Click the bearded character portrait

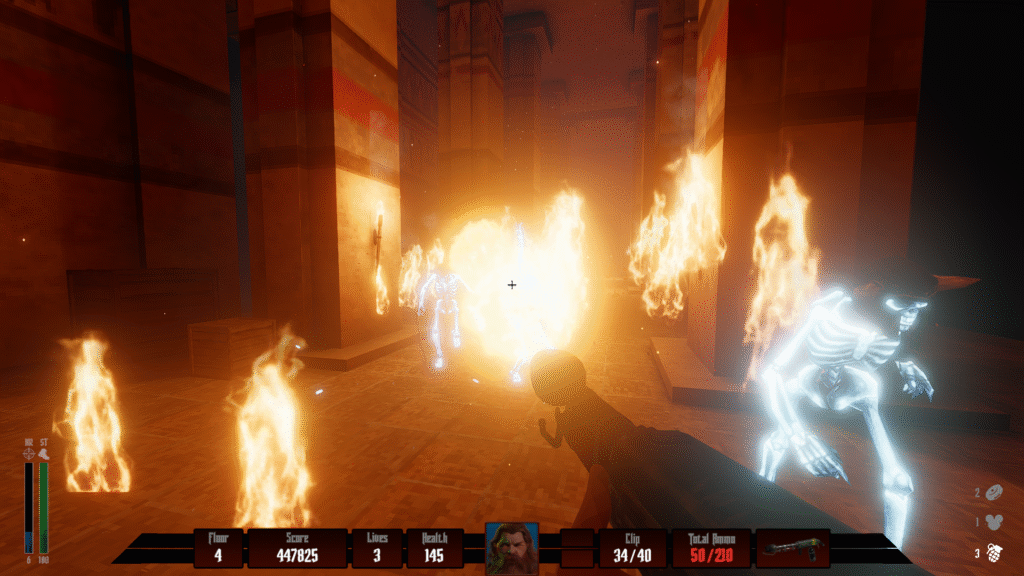(x=512, y=548)
